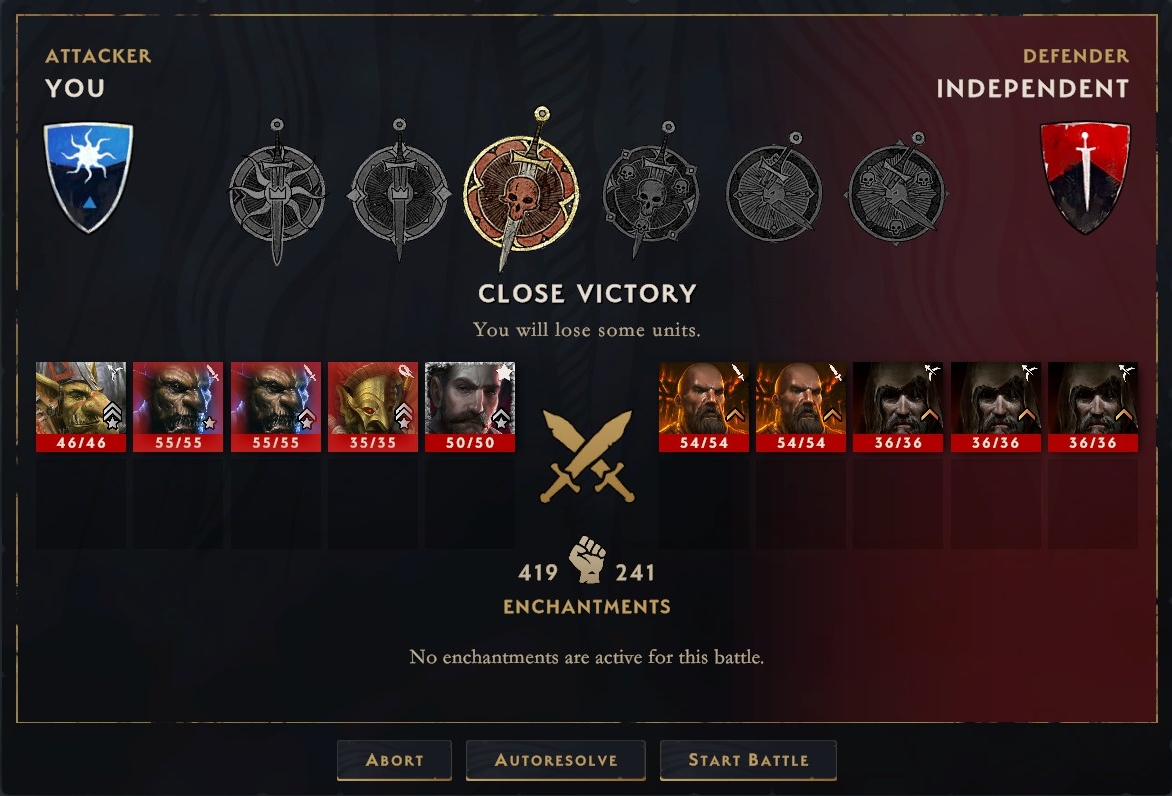Choose Autoresolve for this battle

pos(555,760)
